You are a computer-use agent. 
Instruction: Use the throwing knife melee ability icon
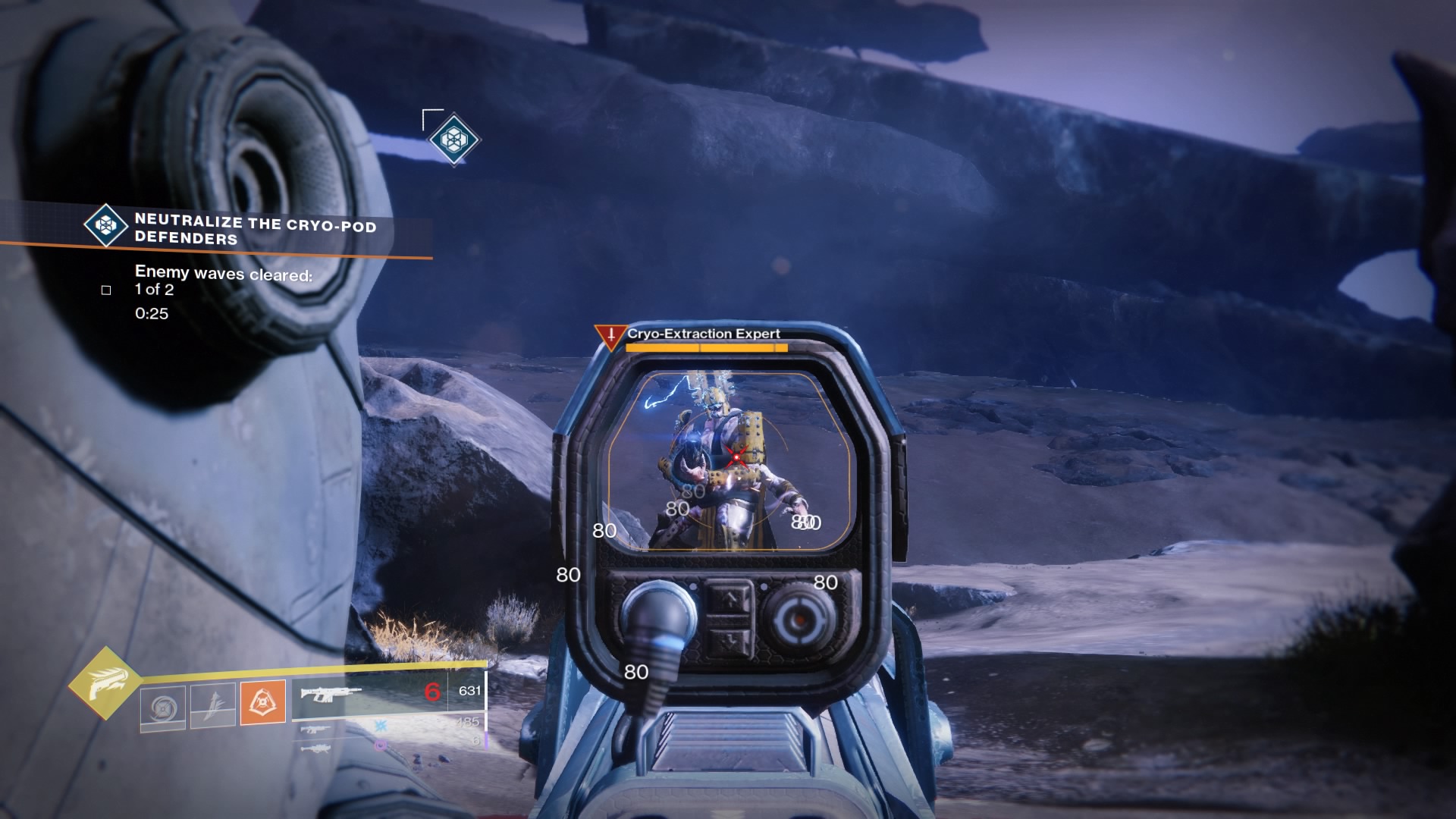pos(212,704)
